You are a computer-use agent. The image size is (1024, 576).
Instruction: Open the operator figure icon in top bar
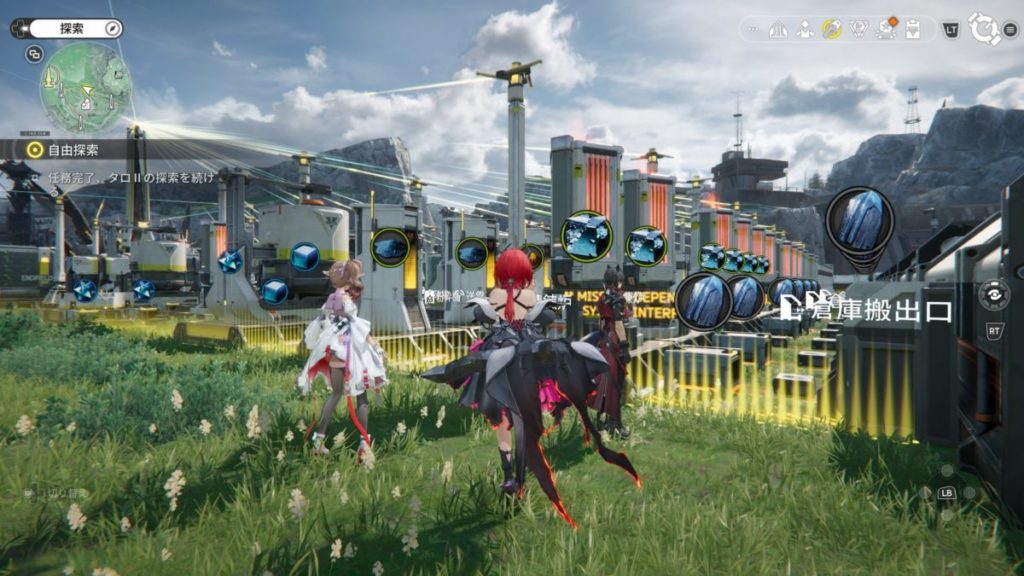pyautogui.click(x=805, y=29)
